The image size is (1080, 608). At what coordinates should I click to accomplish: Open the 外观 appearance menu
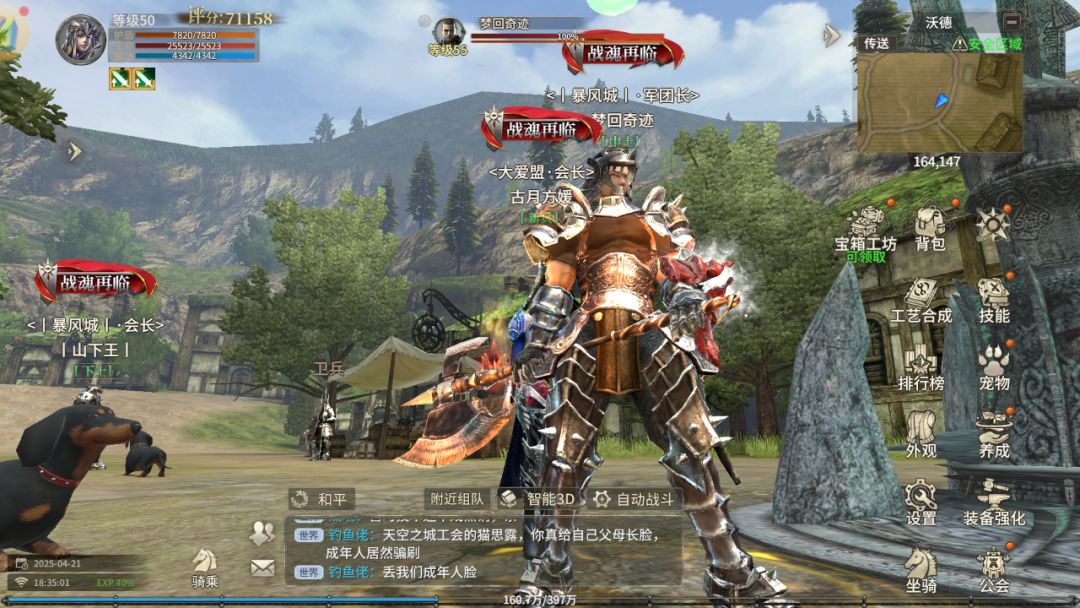tap(921, 434)
